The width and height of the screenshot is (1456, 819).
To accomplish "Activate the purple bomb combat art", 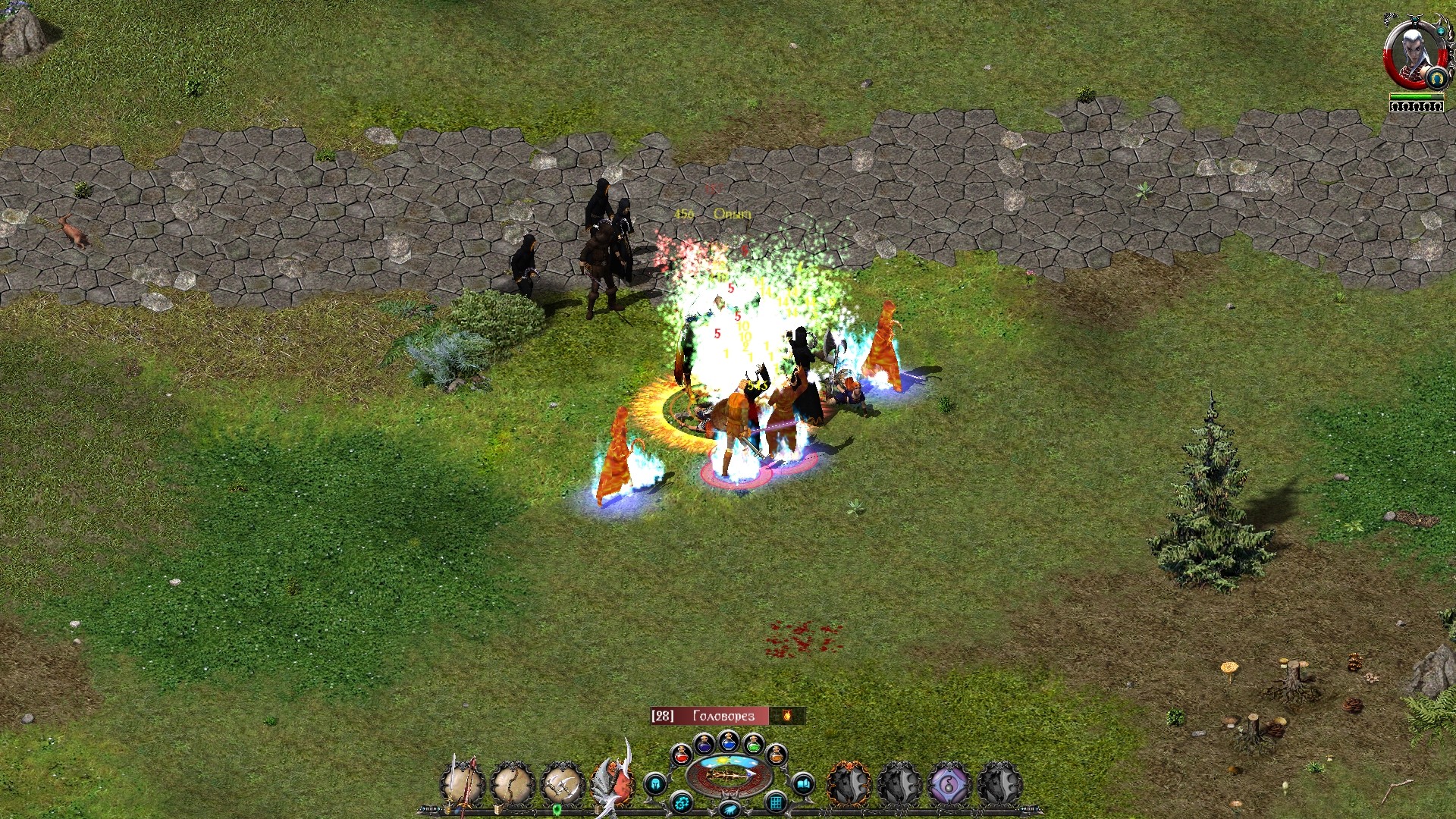I will click(949, 783).
